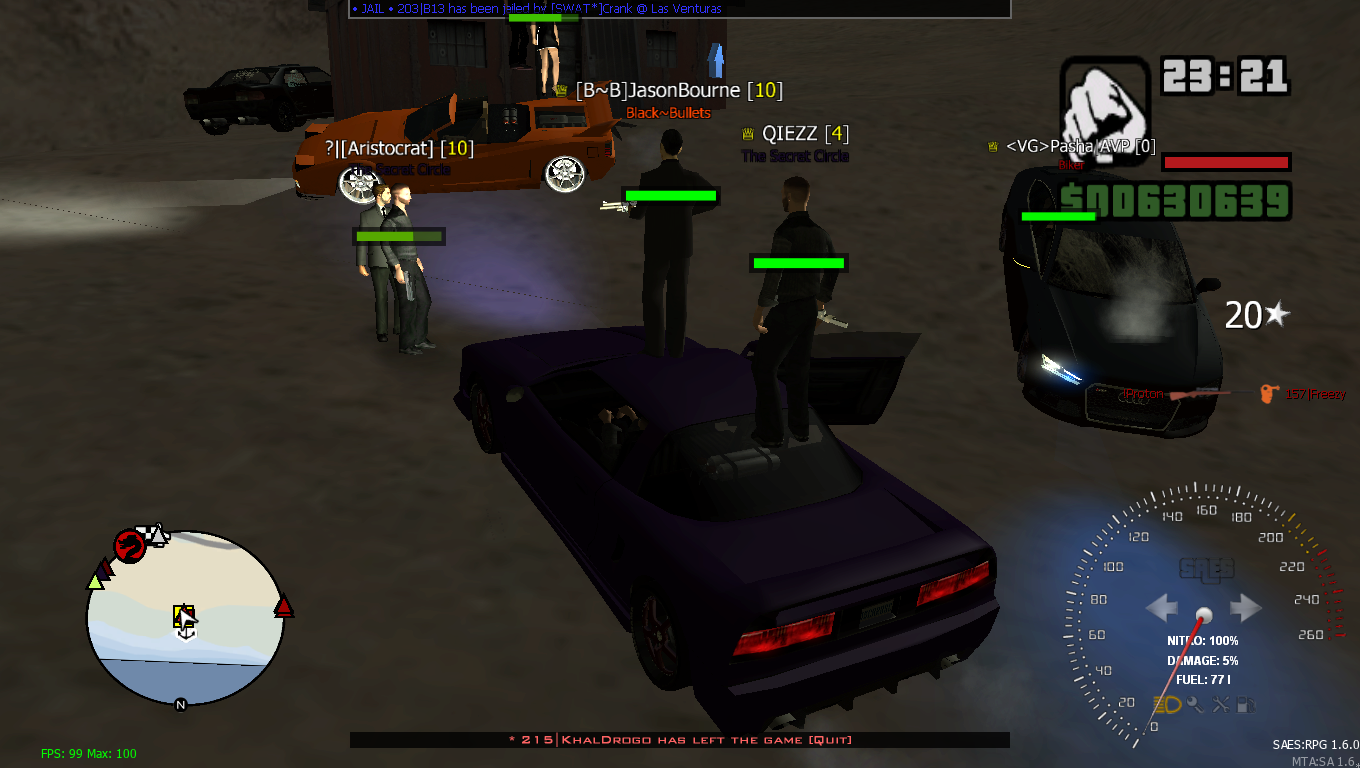Toggle the yellow headlight indicator icon
The image size is (1360, 768).
pyautogui.click(x=1167, y=705)
